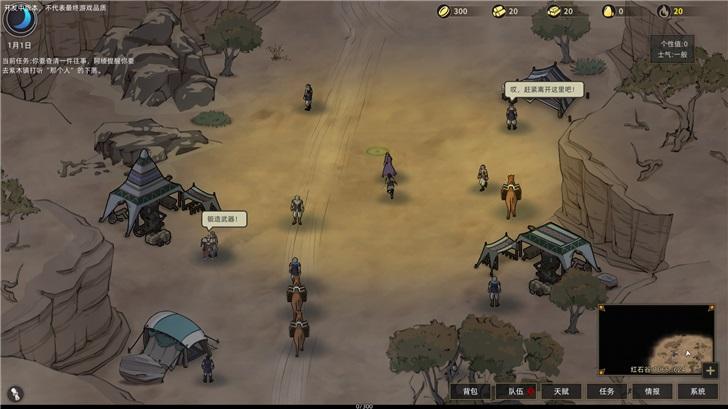Screen dimensions: 728x409
Task: Click the crescent moon time-of-day icon
Action: click(x=18, y=21)
